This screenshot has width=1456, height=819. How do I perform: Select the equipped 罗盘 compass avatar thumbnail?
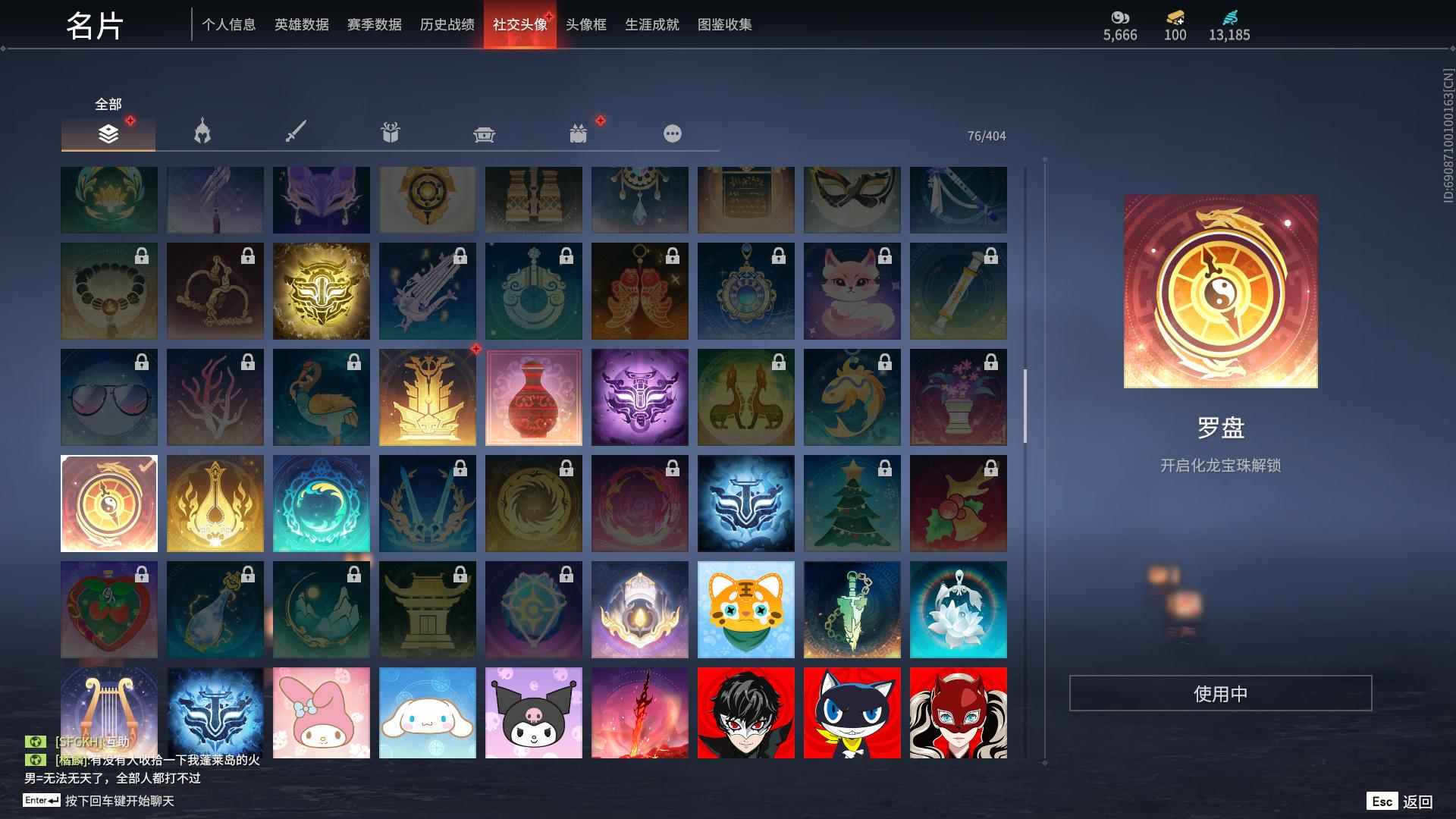(x=108, y=503)
